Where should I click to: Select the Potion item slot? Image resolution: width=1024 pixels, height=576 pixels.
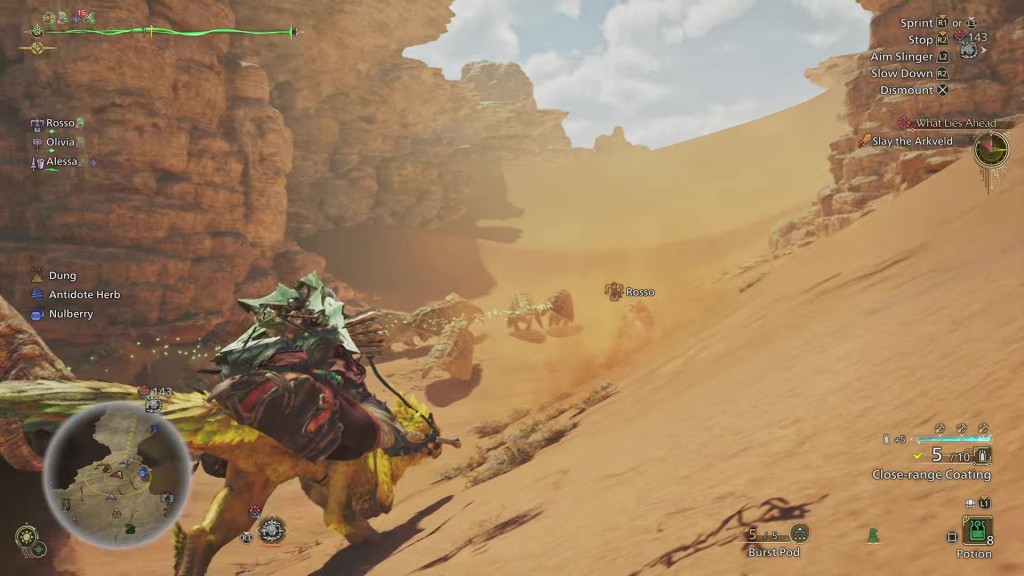click(x=976, y=530)
